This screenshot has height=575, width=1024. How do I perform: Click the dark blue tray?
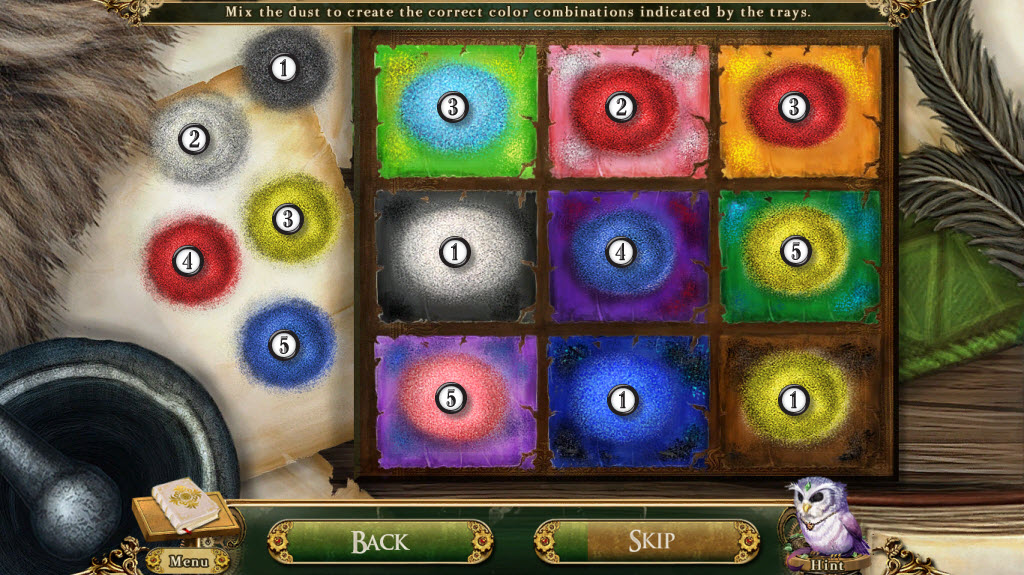623,400
